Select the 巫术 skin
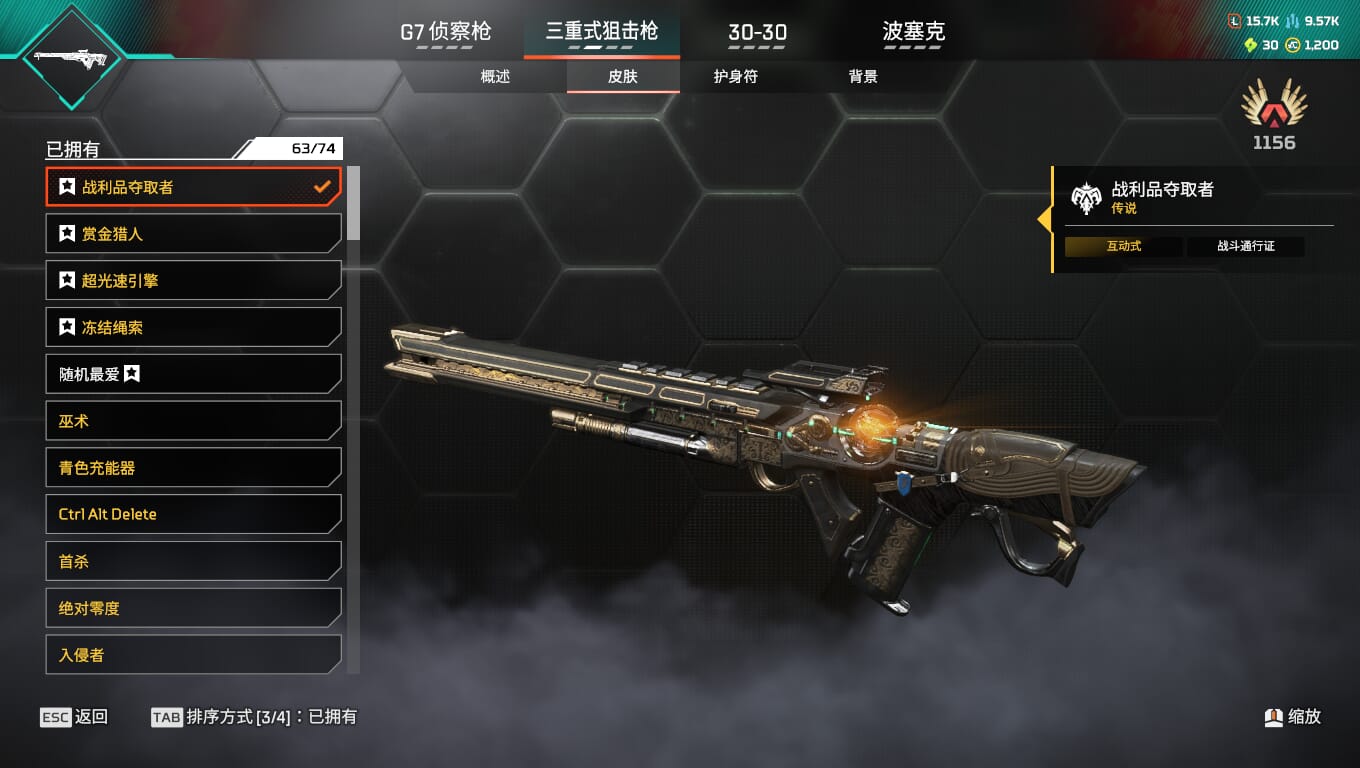This screenshot has height=768, width=1360. (193, 421)
